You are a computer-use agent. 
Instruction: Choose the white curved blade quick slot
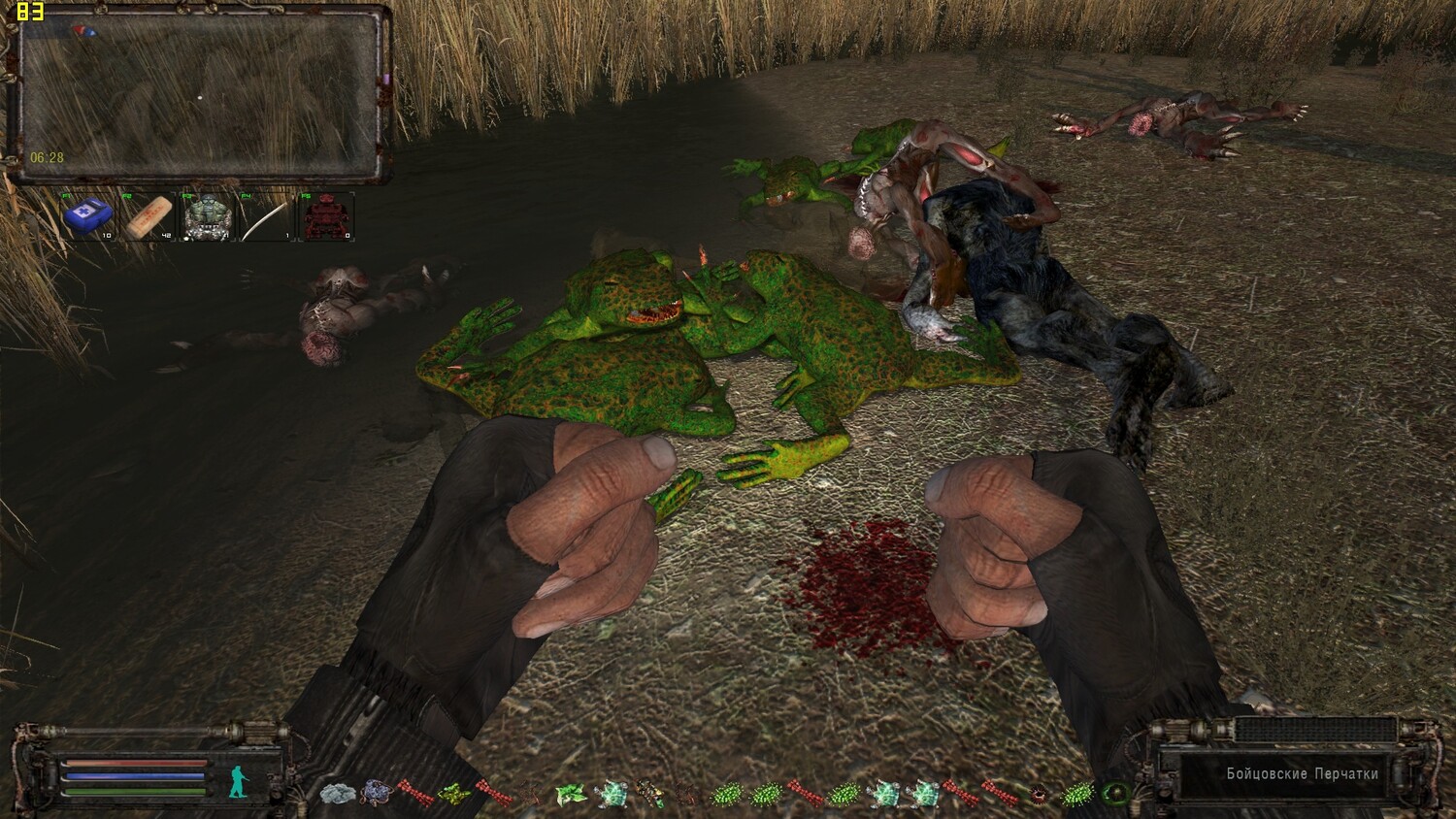265,216
